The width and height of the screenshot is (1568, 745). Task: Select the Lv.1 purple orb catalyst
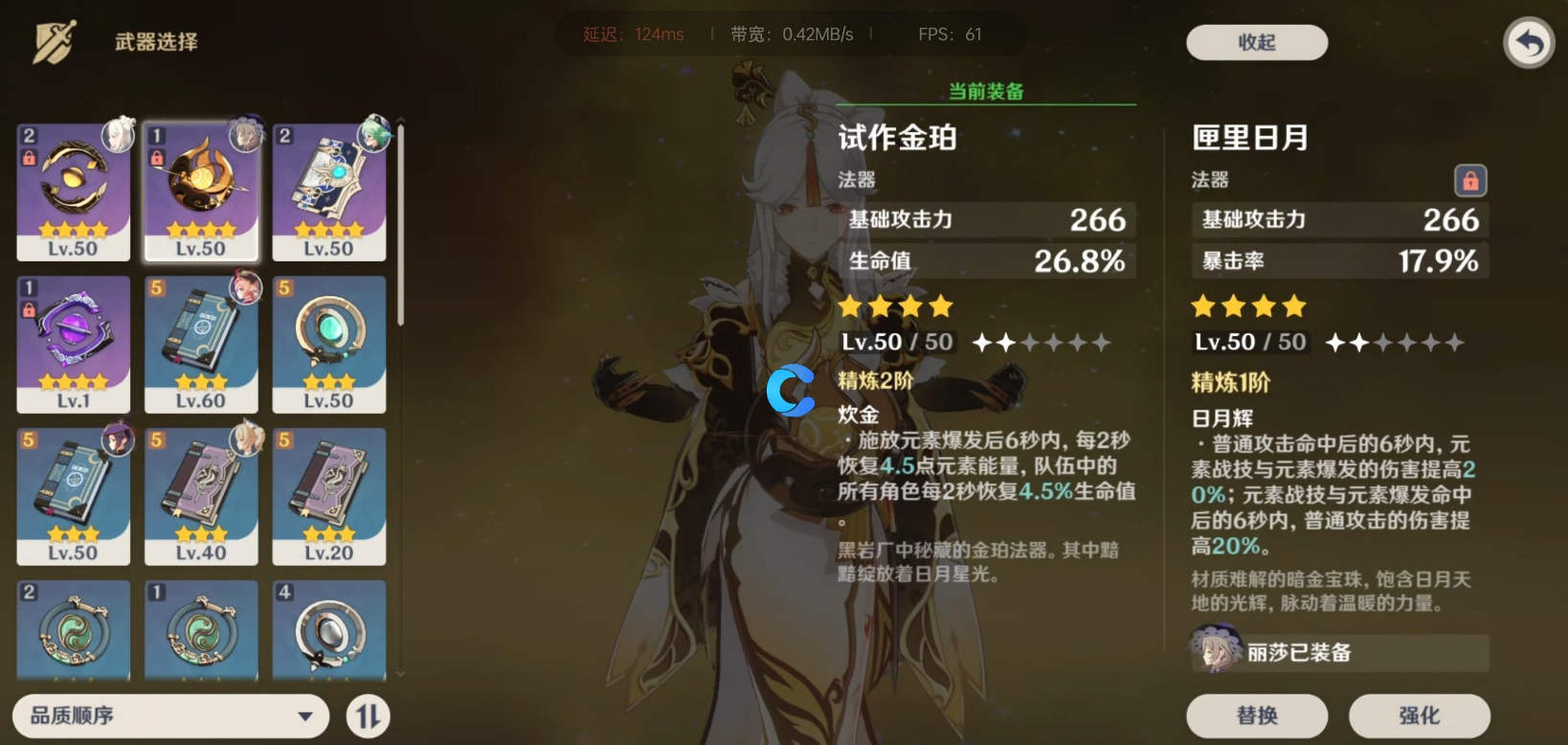[x=74, y=344]
